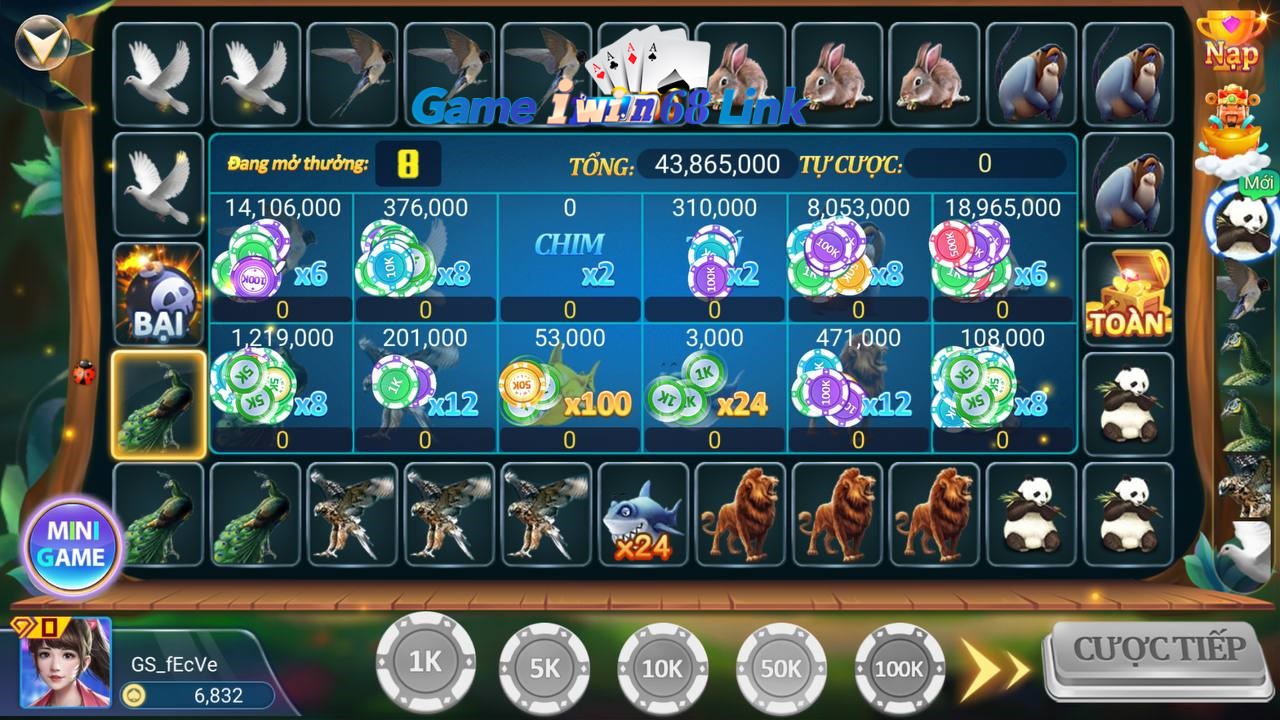Bet on the x100 golden shark cell
This screenshot has width=1280, height=720.
click(x=569, y=390)
